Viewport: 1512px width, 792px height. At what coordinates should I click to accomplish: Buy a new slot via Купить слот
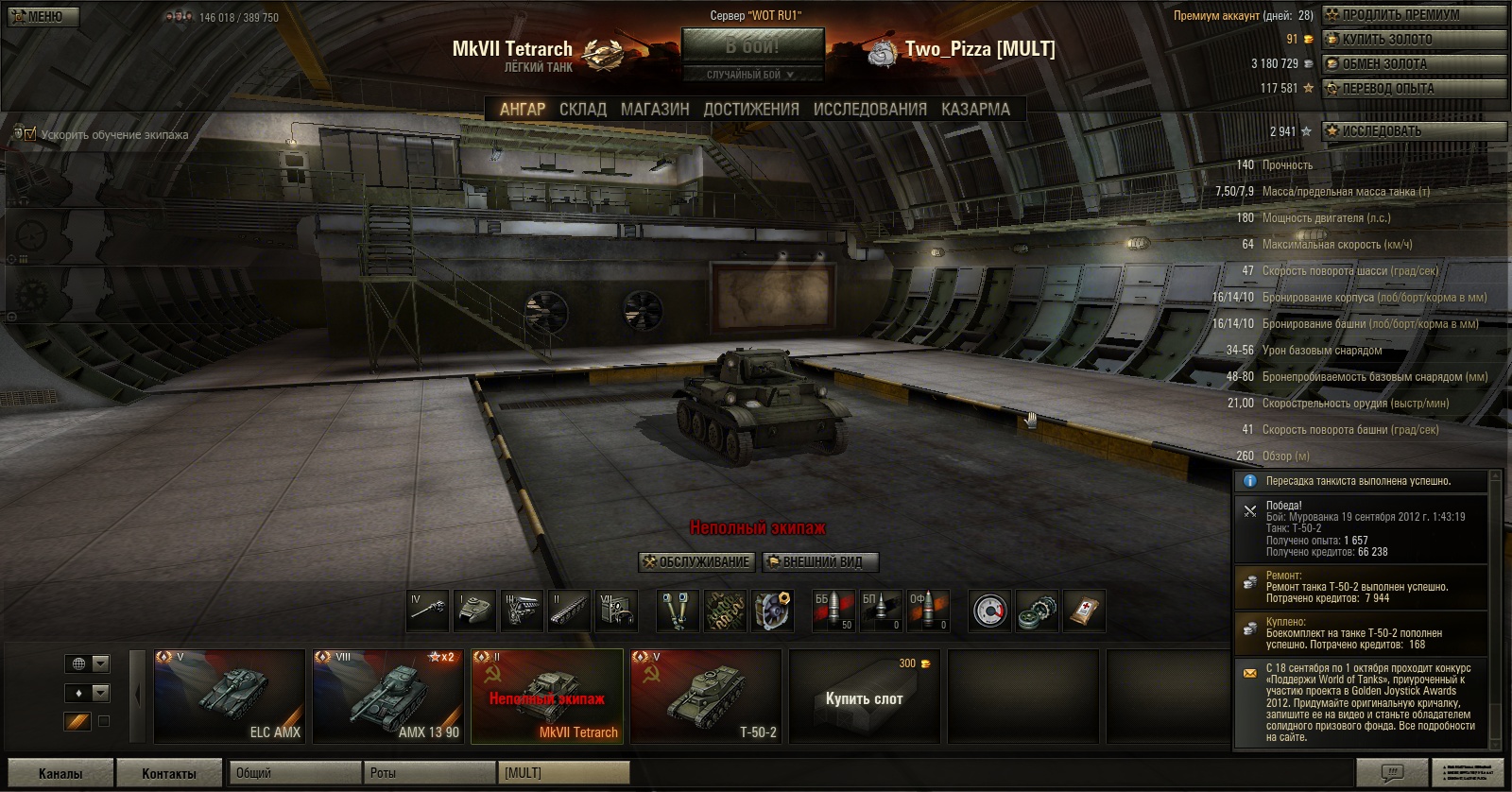point(864,698)
